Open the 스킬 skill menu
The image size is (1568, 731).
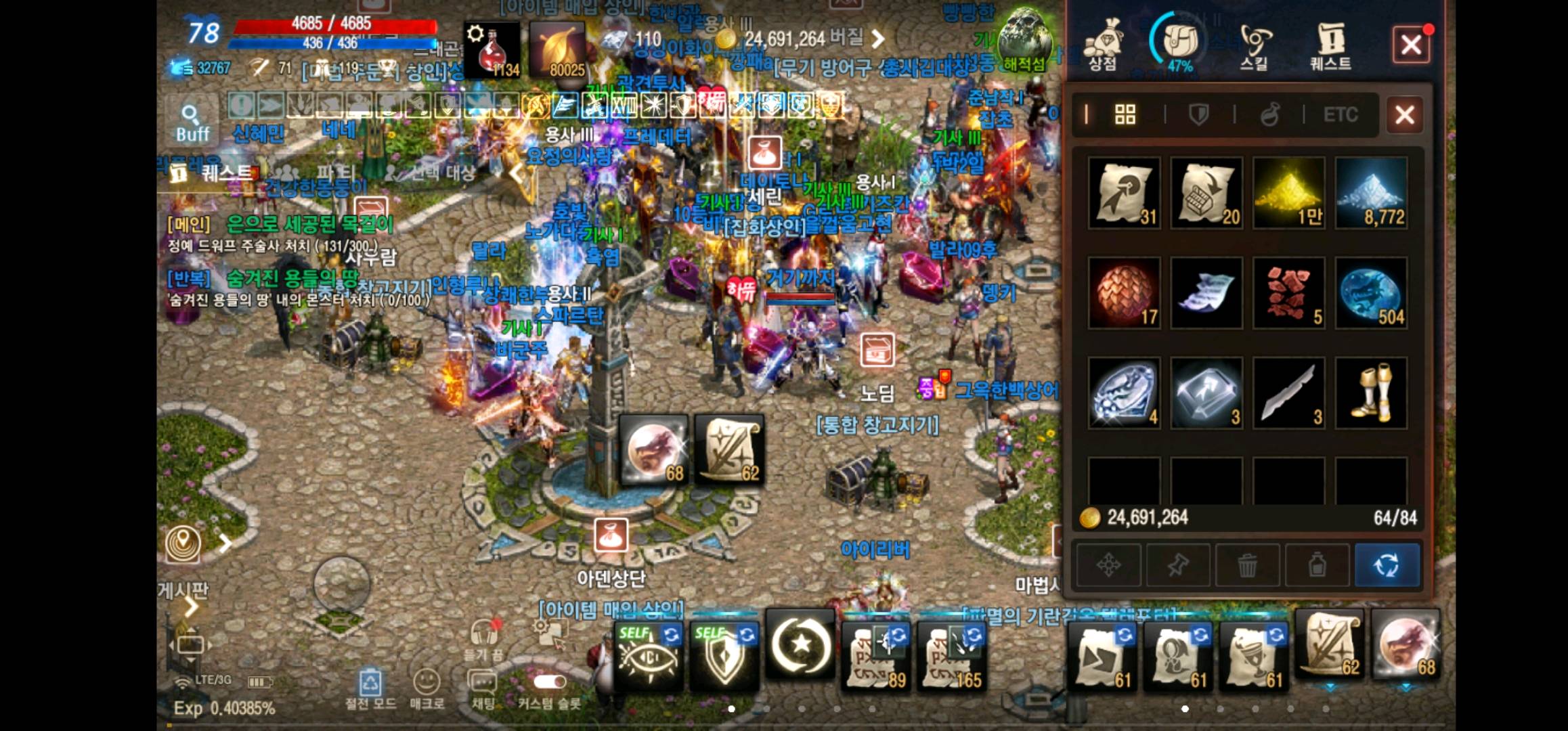(1254, 46)
